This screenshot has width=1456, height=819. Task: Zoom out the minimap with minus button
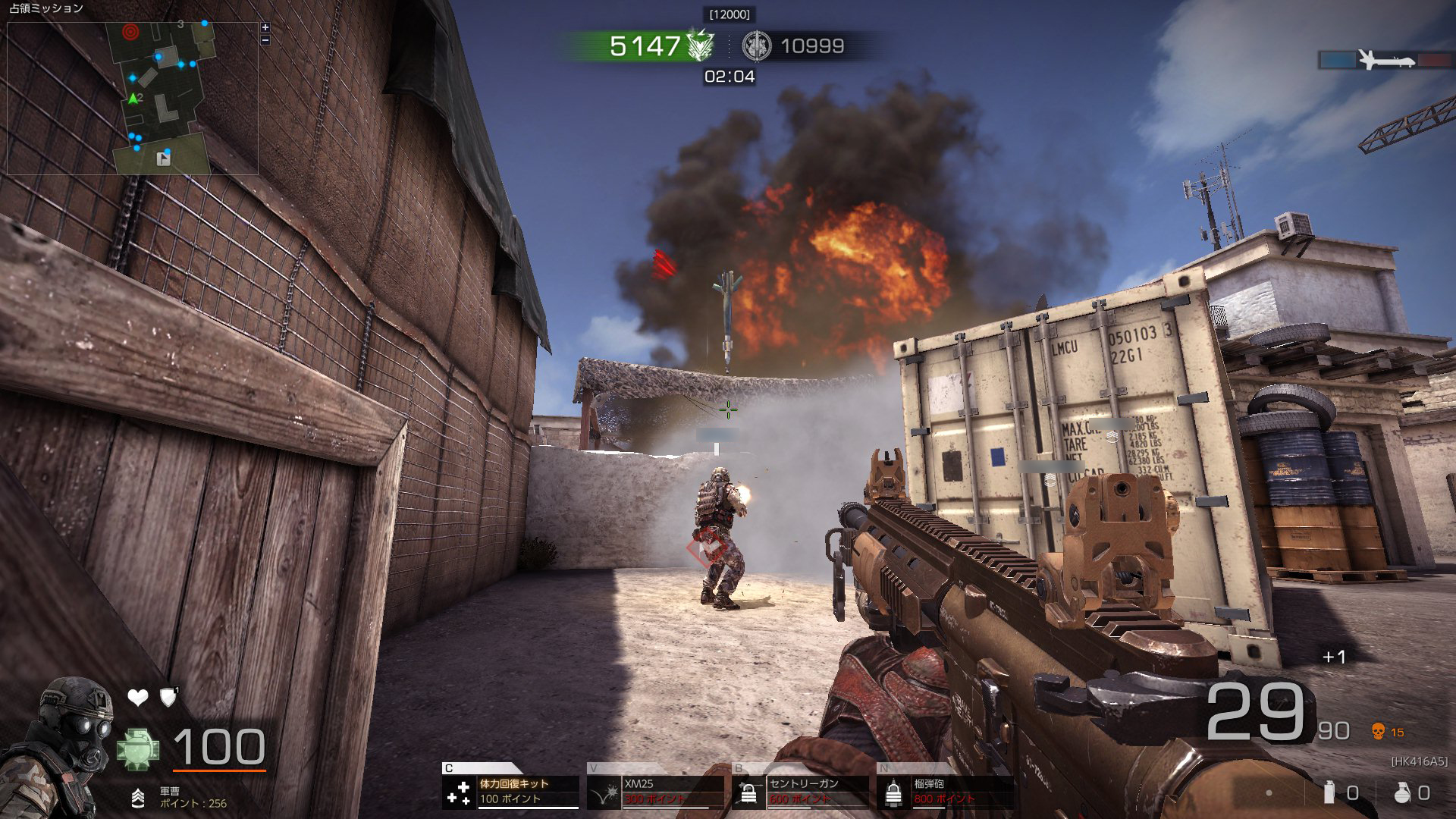coord(265,40)
